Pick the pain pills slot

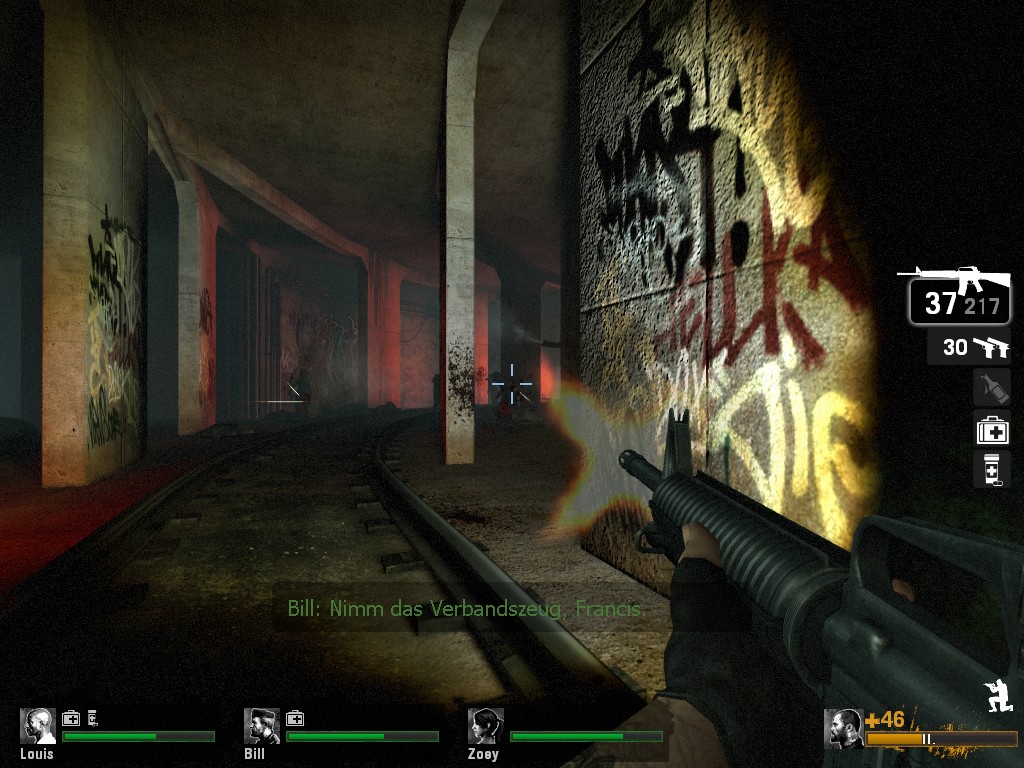[992, 469]
